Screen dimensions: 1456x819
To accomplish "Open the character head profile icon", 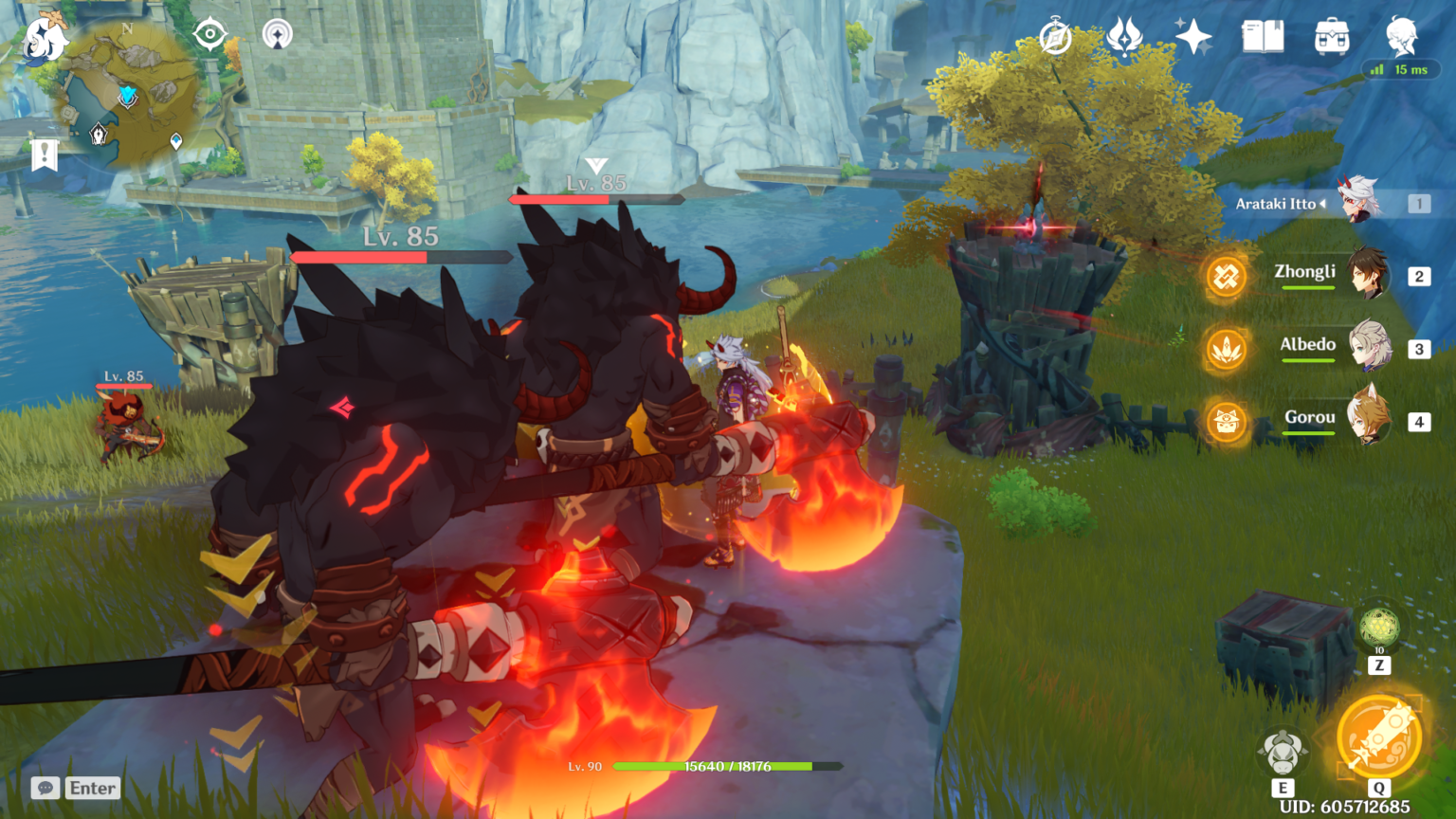I will [1401, 38].
